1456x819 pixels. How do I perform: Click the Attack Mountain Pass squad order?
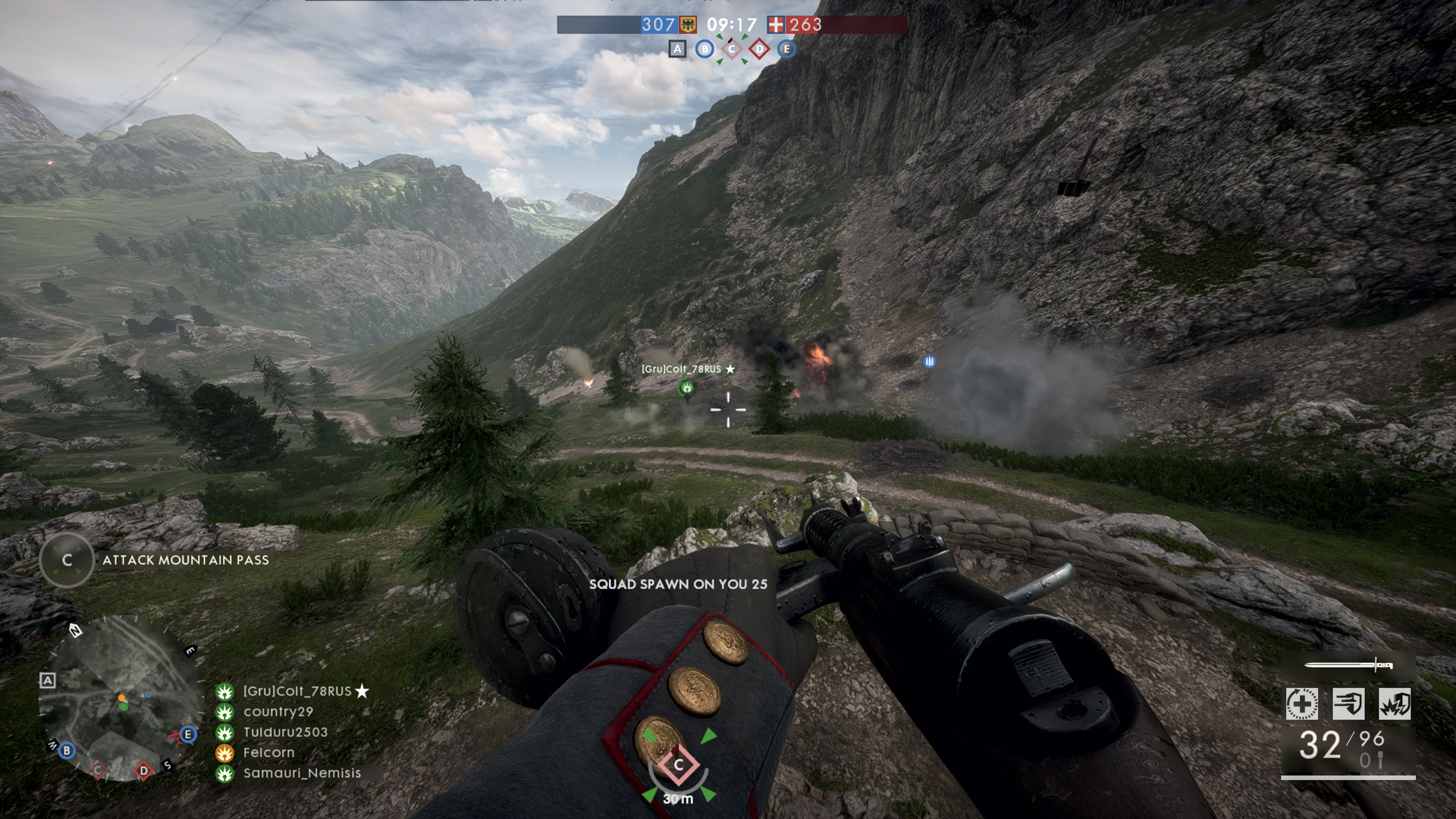point(185,560)
